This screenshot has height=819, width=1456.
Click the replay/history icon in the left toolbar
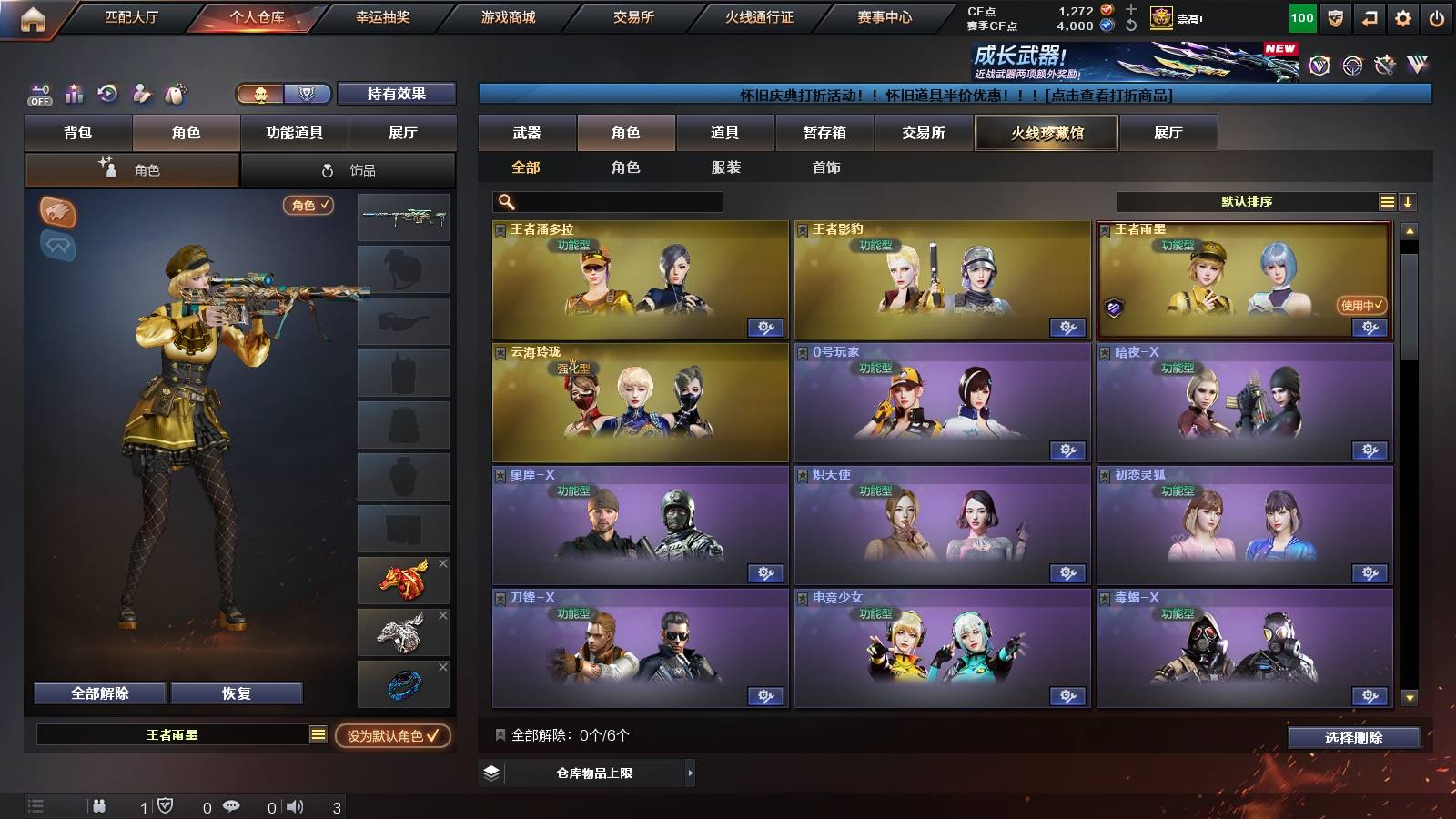pos(106,94)
